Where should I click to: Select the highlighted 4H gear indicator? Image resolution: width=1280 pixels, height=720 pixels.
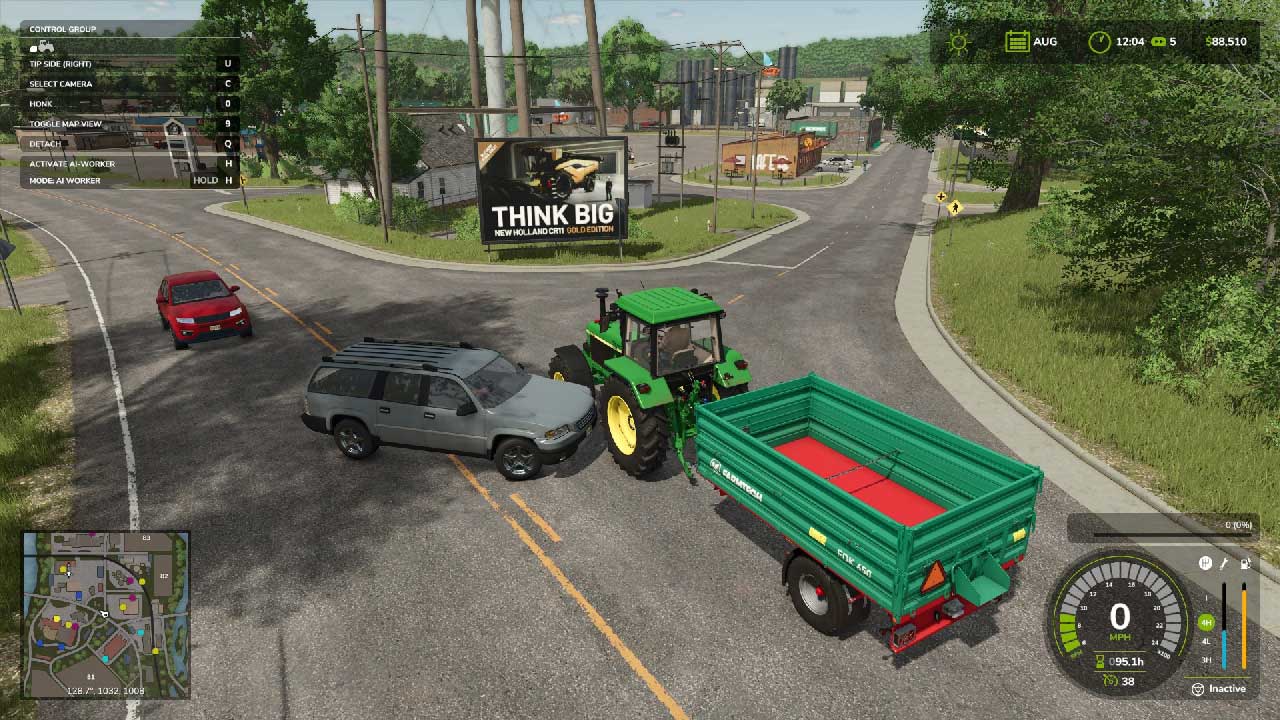[x=1206, y=622]
